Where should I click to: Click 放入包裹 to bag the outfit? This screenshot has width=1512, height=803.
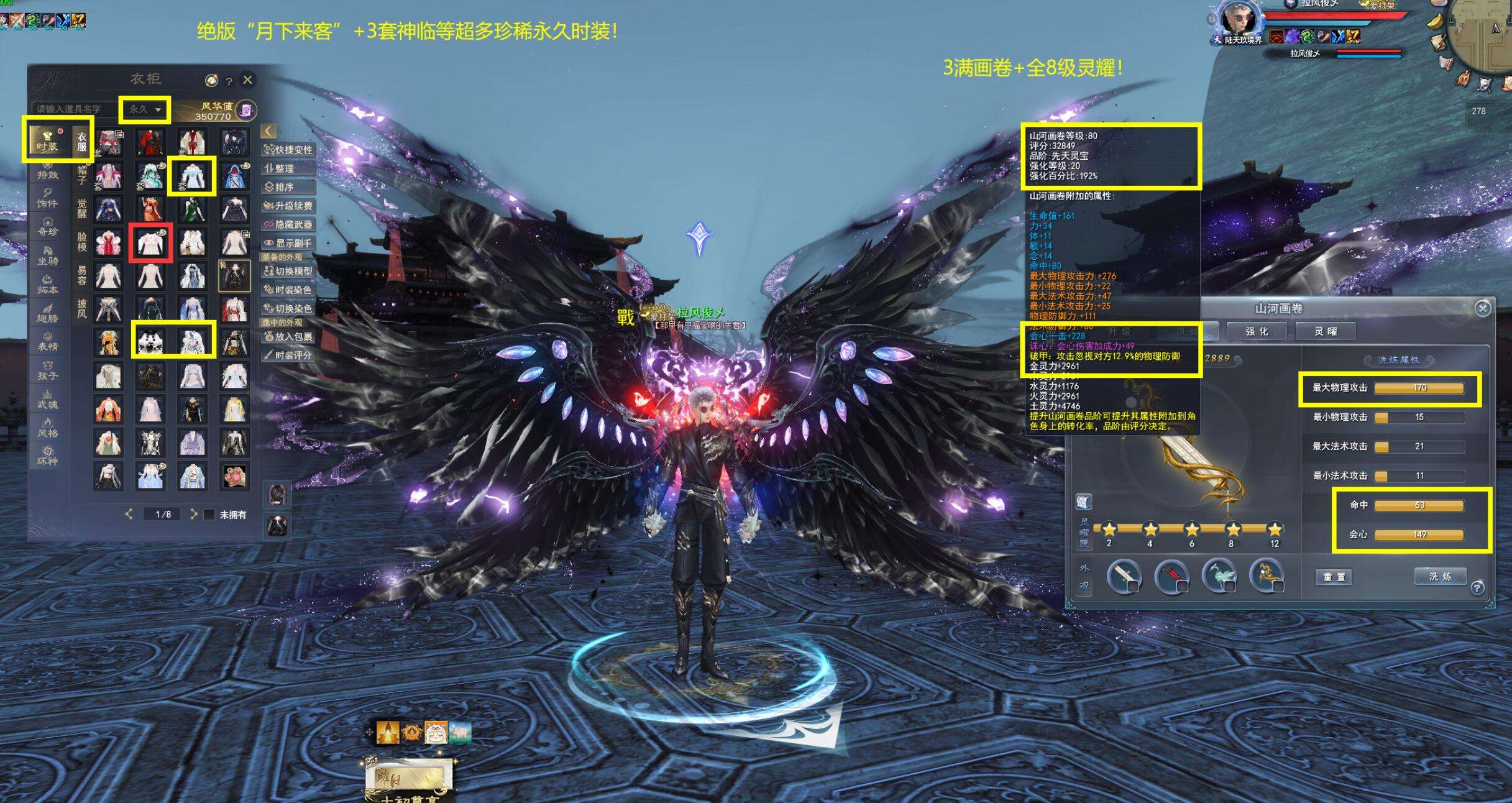[x=288, y=336]
